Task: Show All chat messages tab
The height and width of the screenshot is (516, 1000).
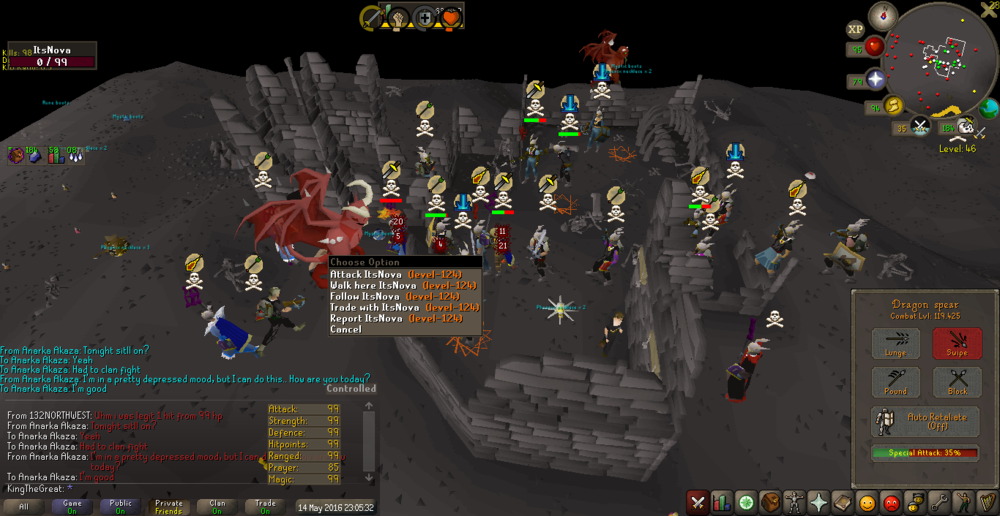Action: pyautogui.click(x=24, y=507)
